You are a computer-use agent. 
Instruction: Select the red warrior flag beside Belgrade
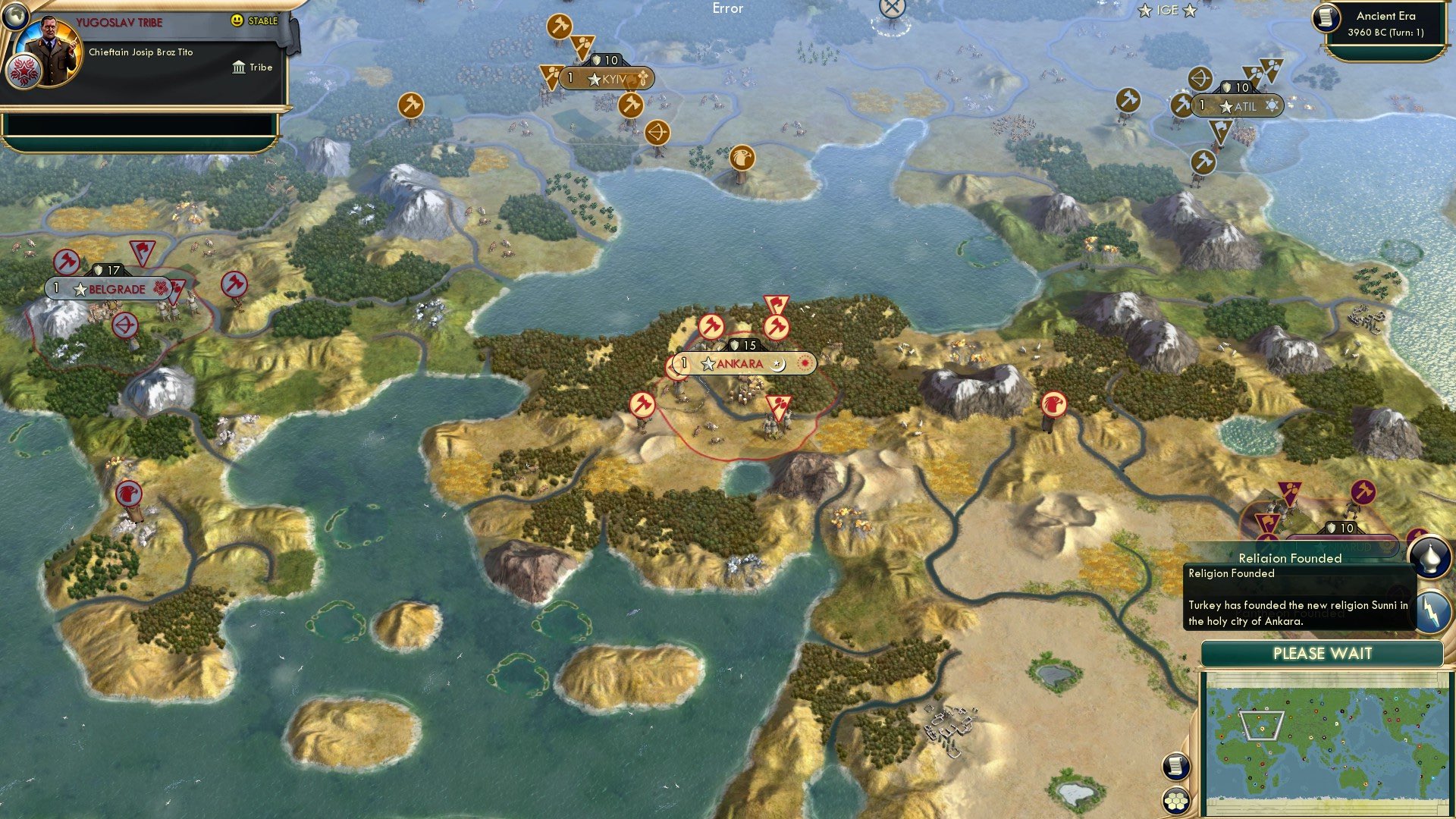click(x=142, y=250)
